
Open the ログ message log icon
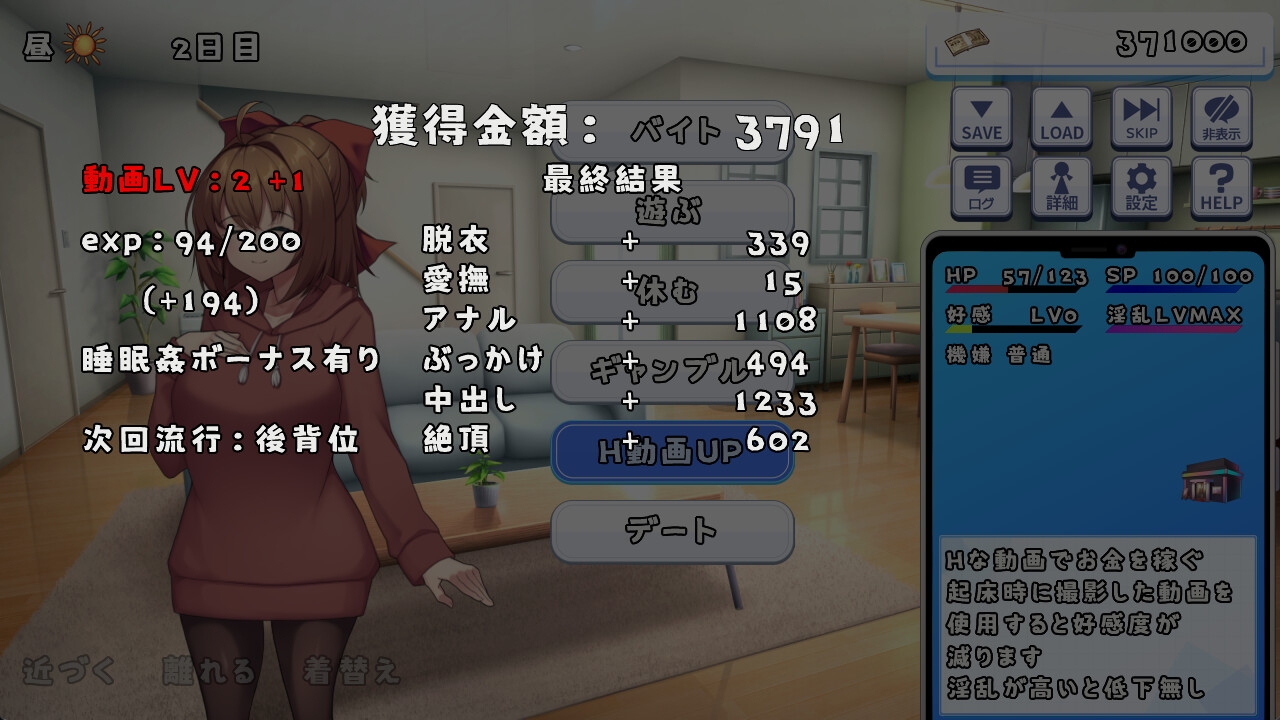tap(982, 184)
